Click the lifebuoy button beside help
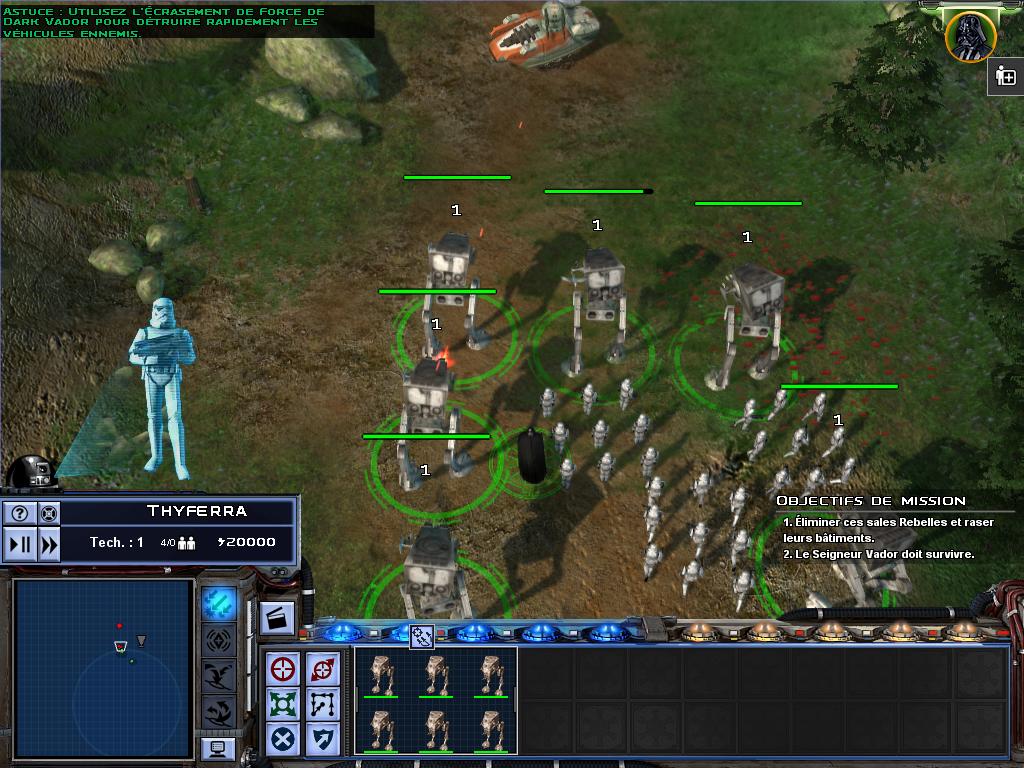 pos(48,513)
